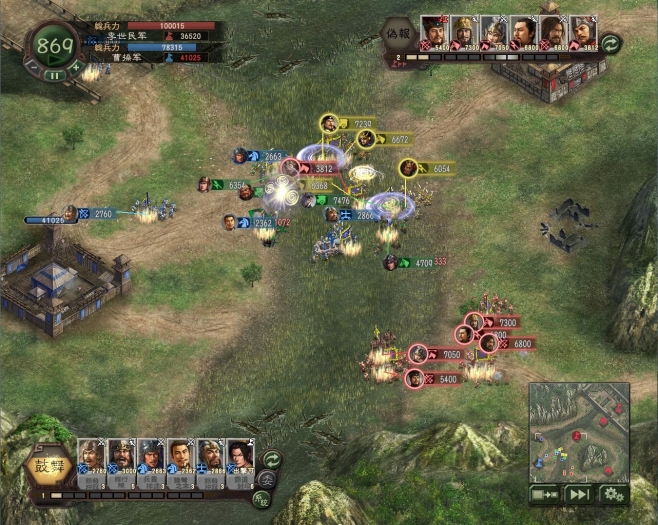
Task: Activate the enemy 偽報 tactic hexagon
Action: tap(398, 30)
